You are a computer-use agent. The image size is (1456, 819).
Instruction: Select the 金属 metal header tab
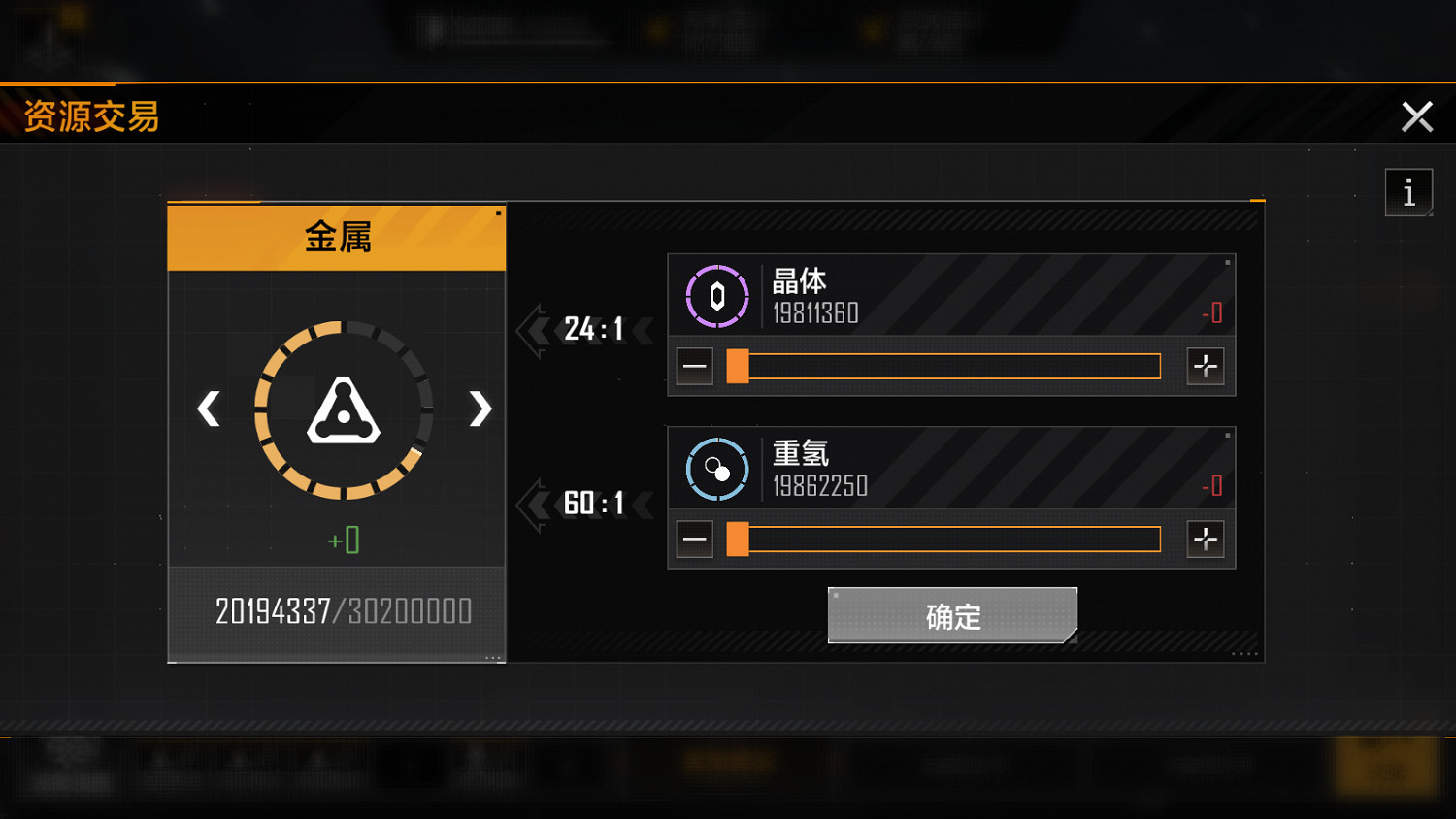(x=336, y=236)
